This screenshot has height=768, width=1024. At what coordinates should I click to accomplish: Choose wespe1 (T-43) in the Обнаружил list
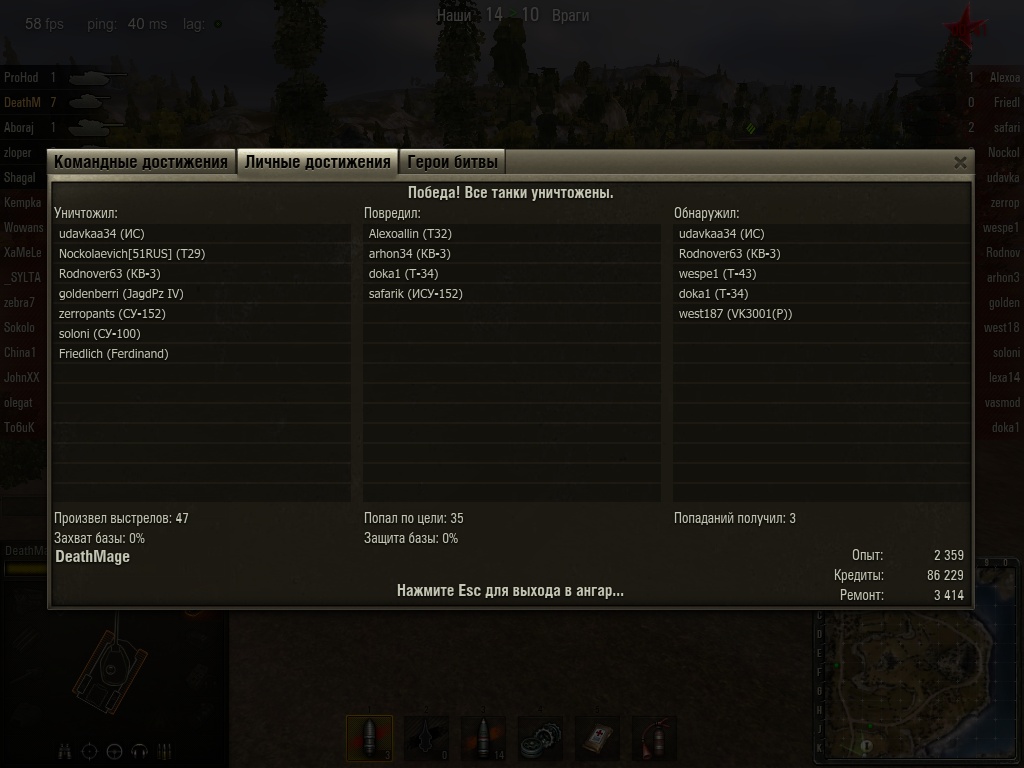pos(717,274)
